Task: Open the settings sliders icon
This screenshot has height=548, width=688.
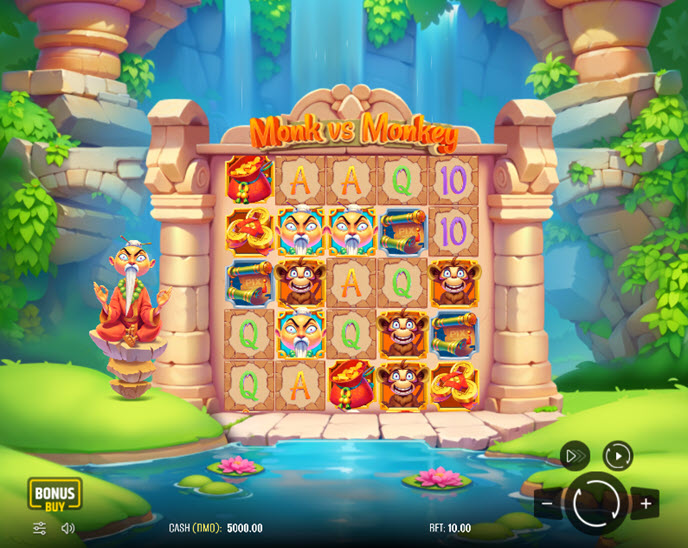Action: [40, 528]
